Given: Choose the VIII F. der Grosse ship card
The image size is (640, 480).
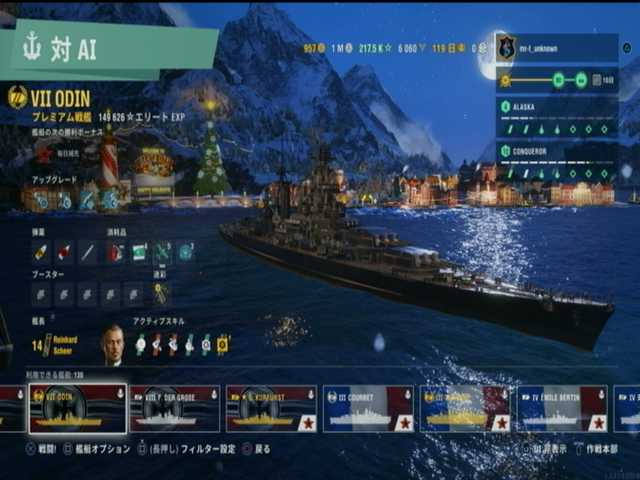Looking at the screenshot, I should 174,408.
